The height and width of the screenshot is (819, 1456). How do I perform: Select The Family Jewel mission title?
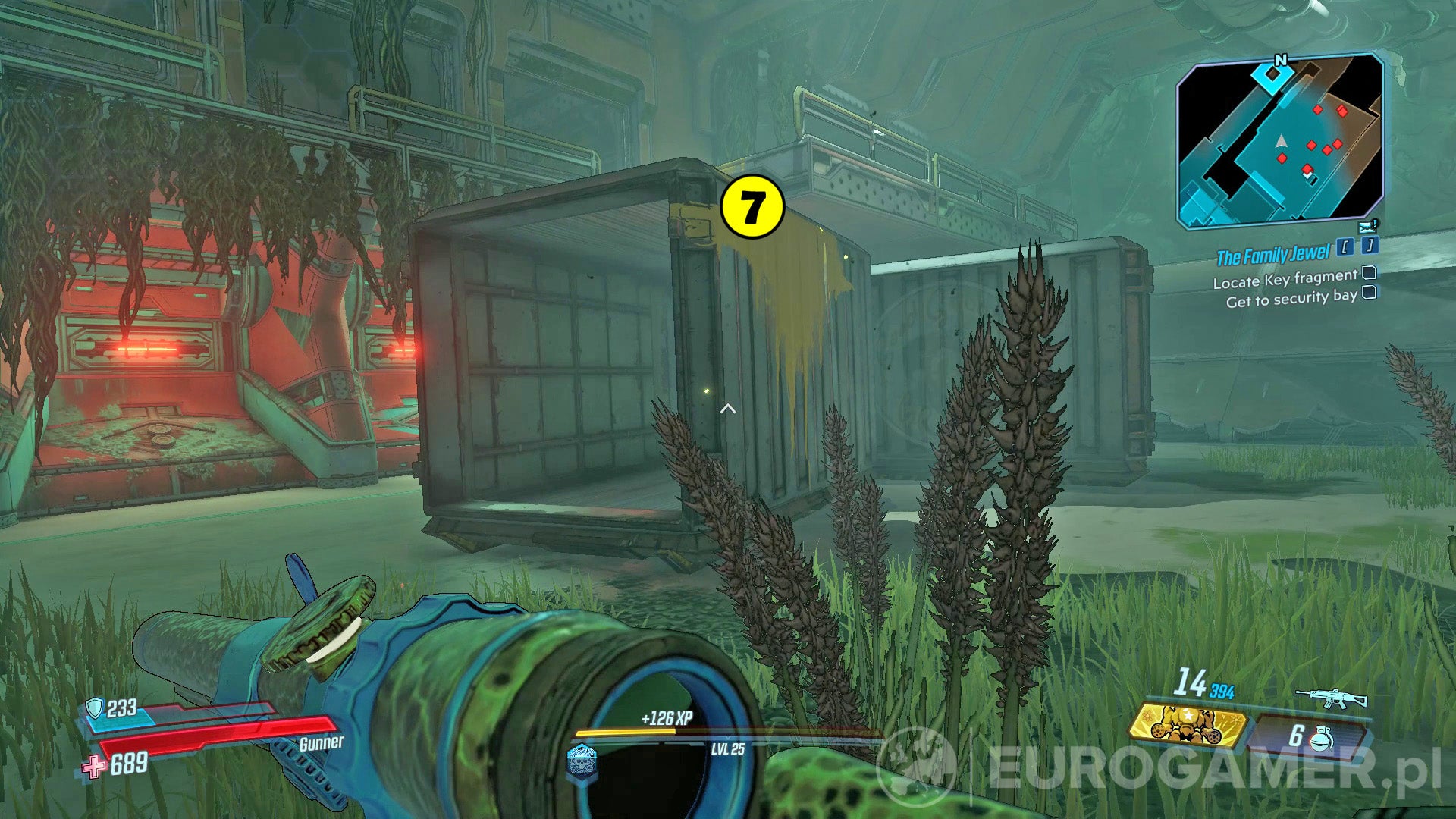(1273, 253)
